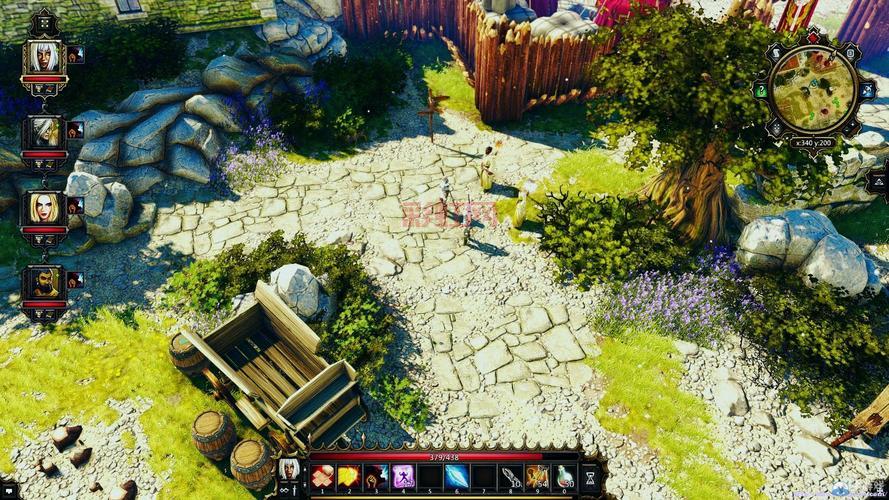Use the bandage skill in slot 1
This screenshot has width=889, height=500.
321,477
